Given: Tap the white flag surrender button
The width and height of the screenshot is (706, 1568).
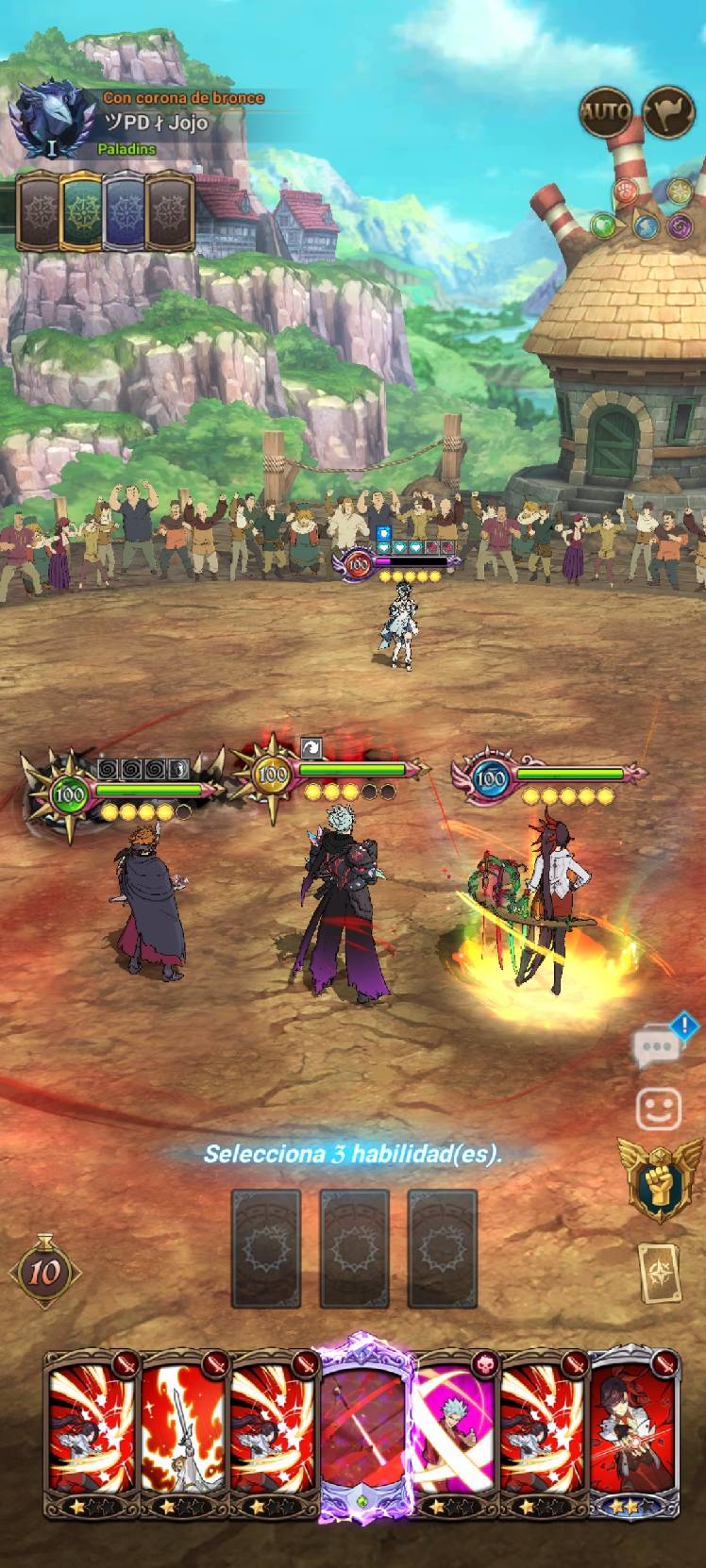Looking at the screenshot, I should [668, 113].
